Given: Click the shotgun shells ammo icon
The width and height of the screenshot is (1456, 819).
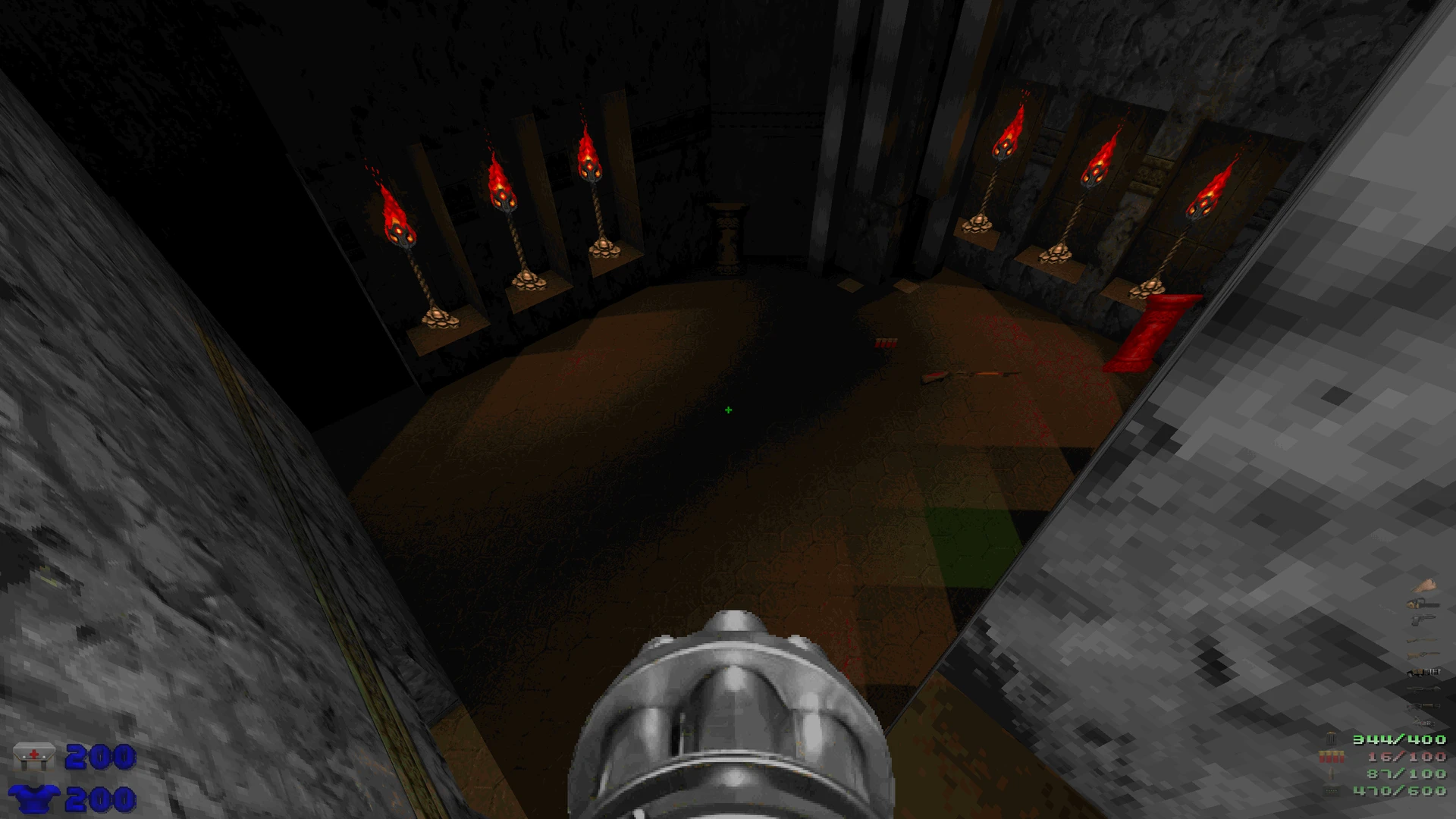Looking at the screenshot, I should (x=1332, y=756).
